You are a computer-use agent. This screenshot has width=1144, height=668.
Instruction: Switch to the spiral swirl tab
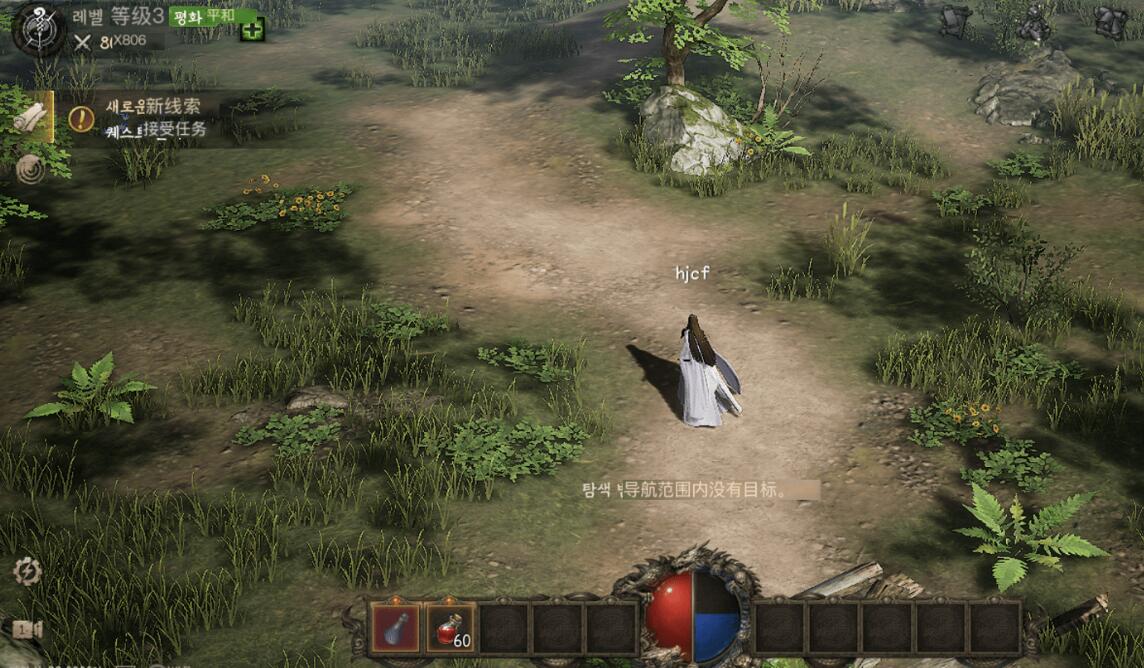[30, 170]
